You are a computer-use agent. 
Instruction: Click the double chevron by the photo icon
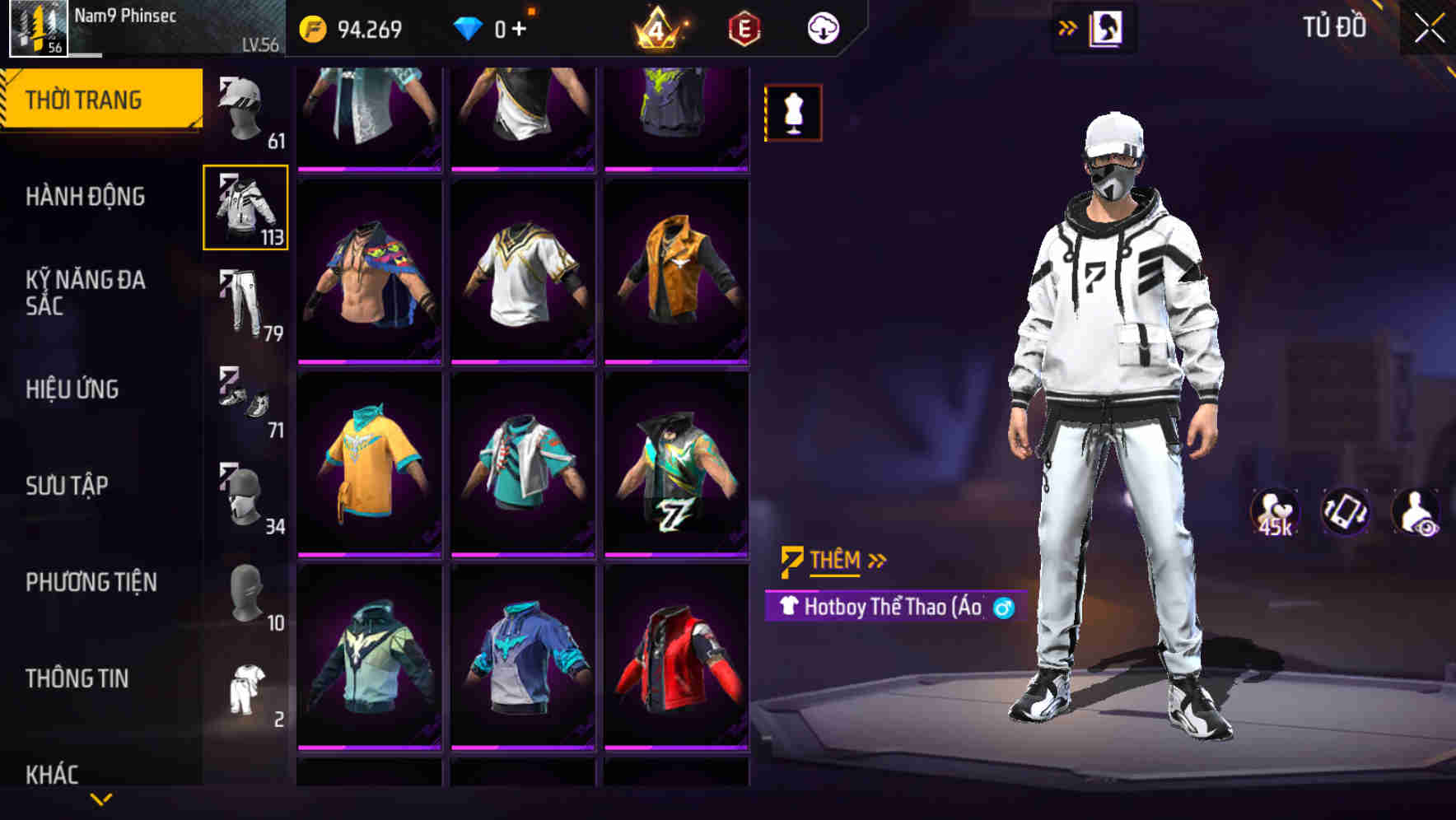coord(1068,26)
